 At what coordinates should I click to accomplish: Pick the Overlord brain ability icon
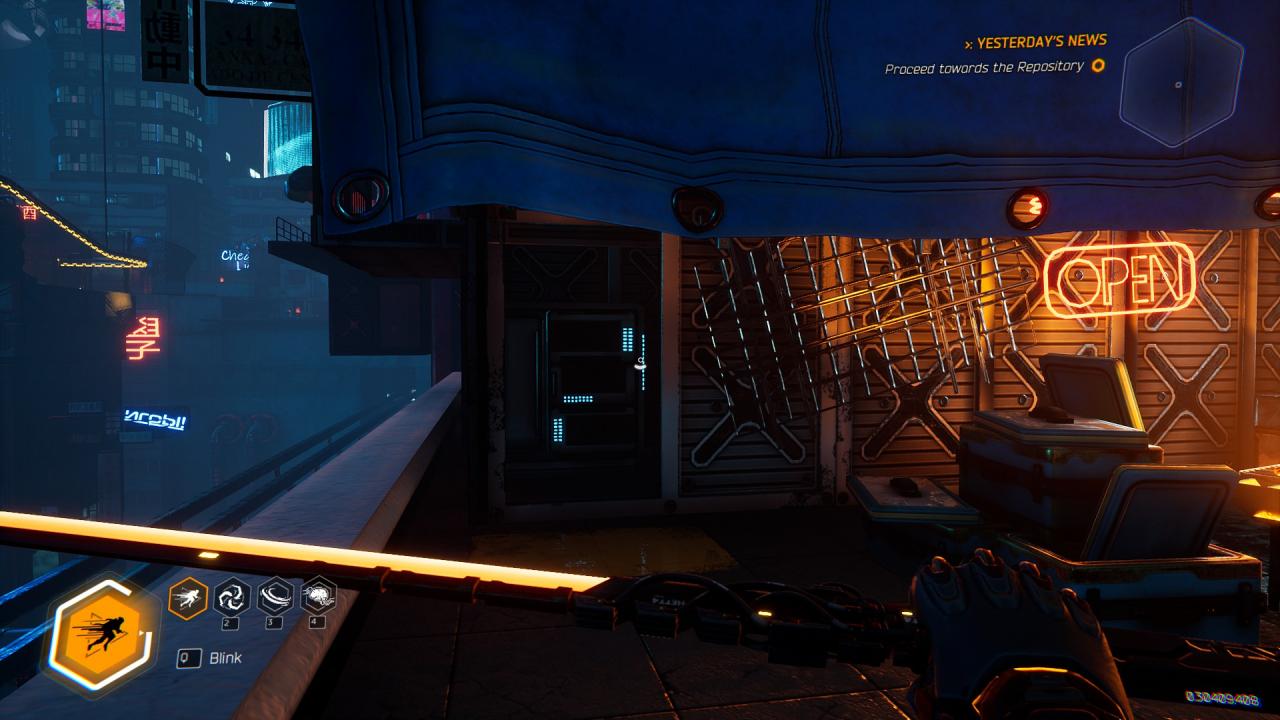(x=318, y=596)
